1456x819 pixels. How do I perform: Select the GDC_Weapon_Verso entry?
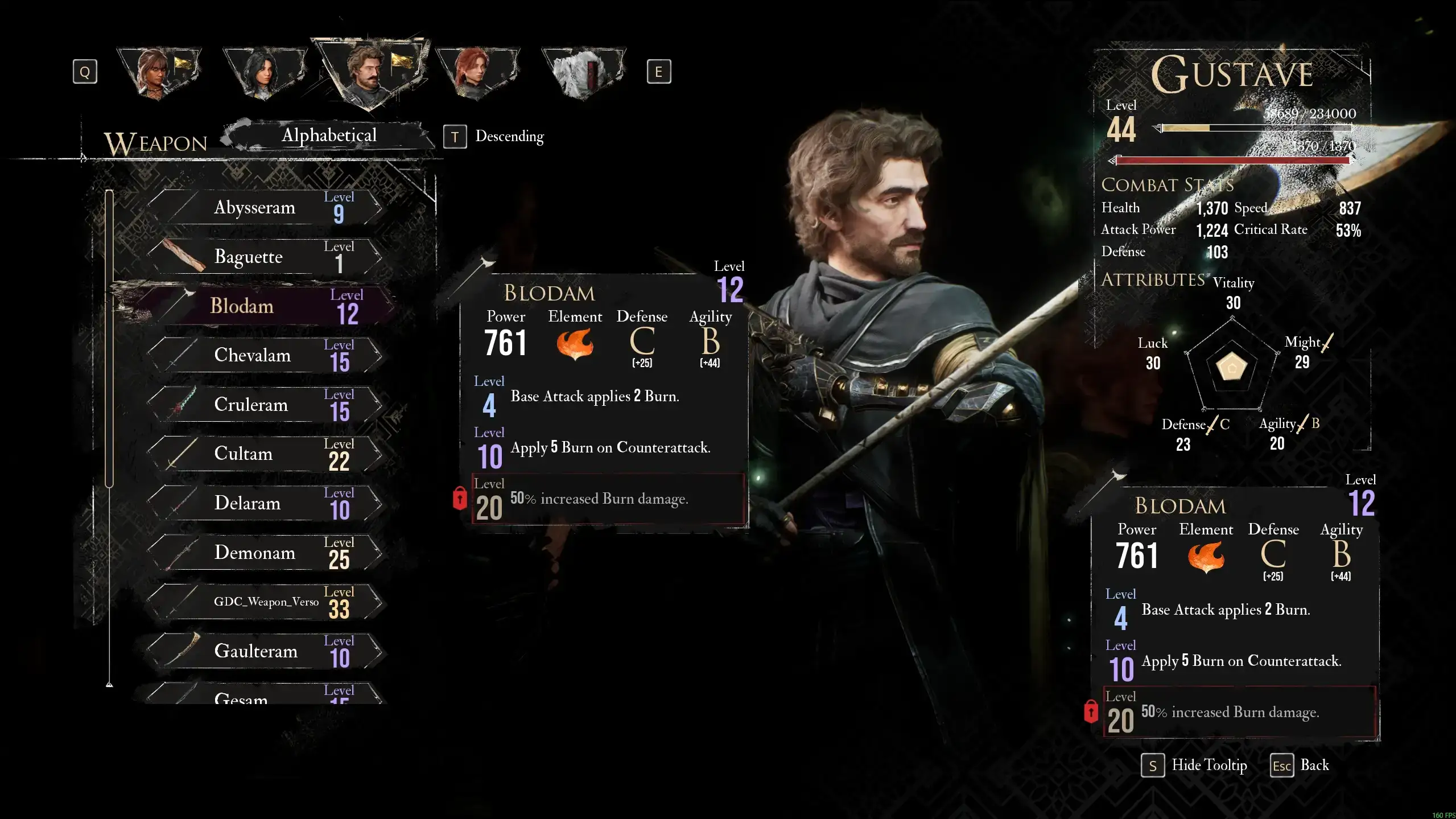click(265, 602)
